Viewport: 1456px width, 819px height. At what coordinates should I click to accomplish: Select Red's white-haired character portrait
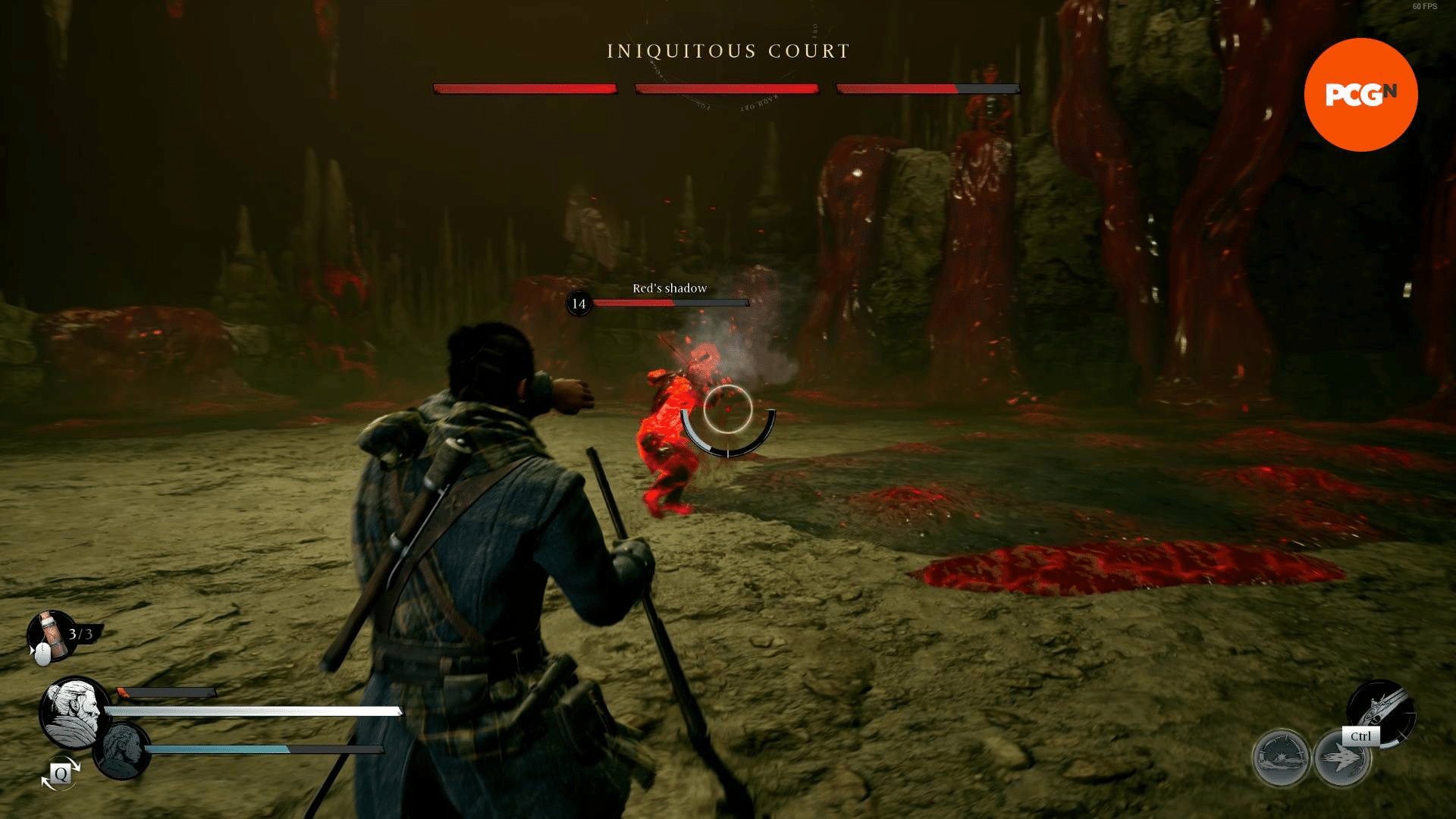click(74, 713)
